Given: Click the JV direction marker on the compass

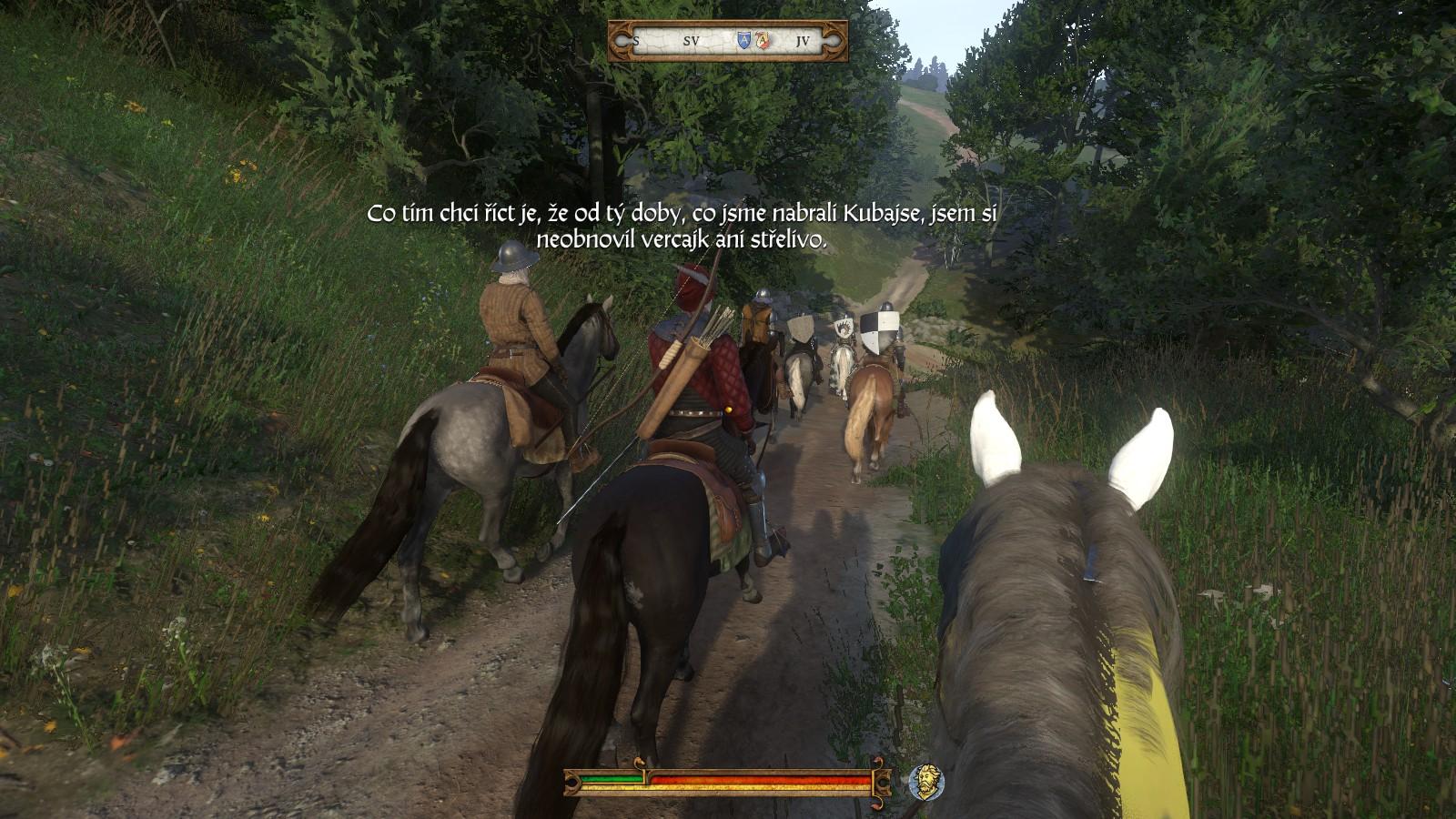Looking at the screenshot, I should pos(804,40).
